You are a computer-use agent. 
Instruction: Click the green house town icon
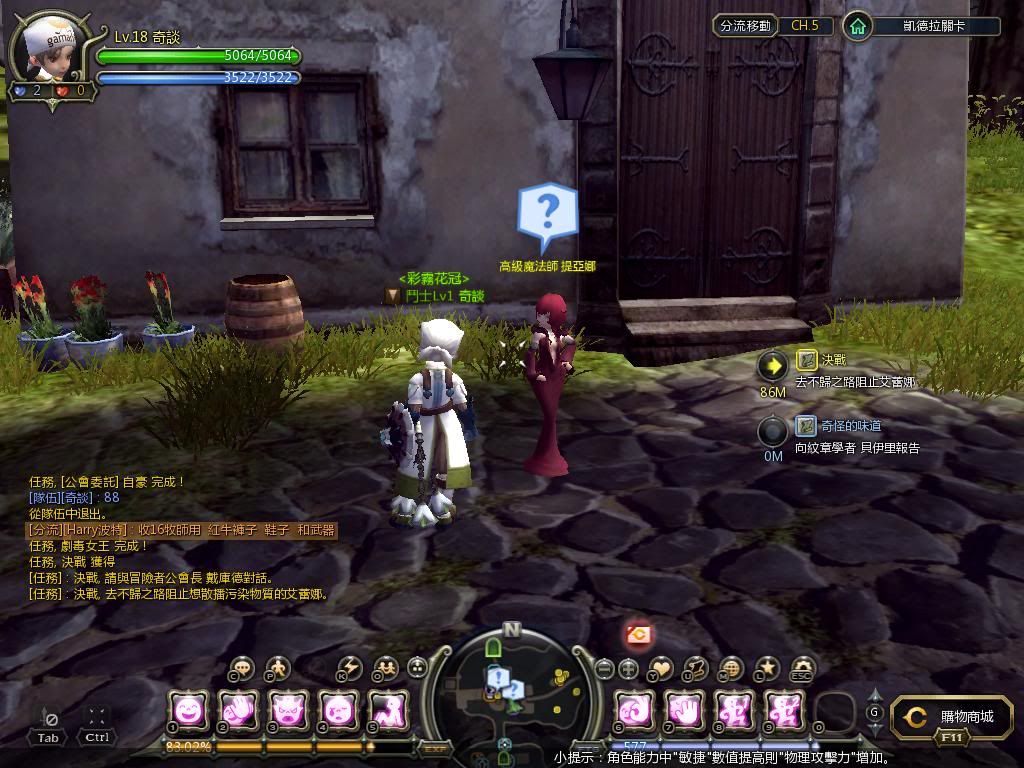tap(857, 26)
